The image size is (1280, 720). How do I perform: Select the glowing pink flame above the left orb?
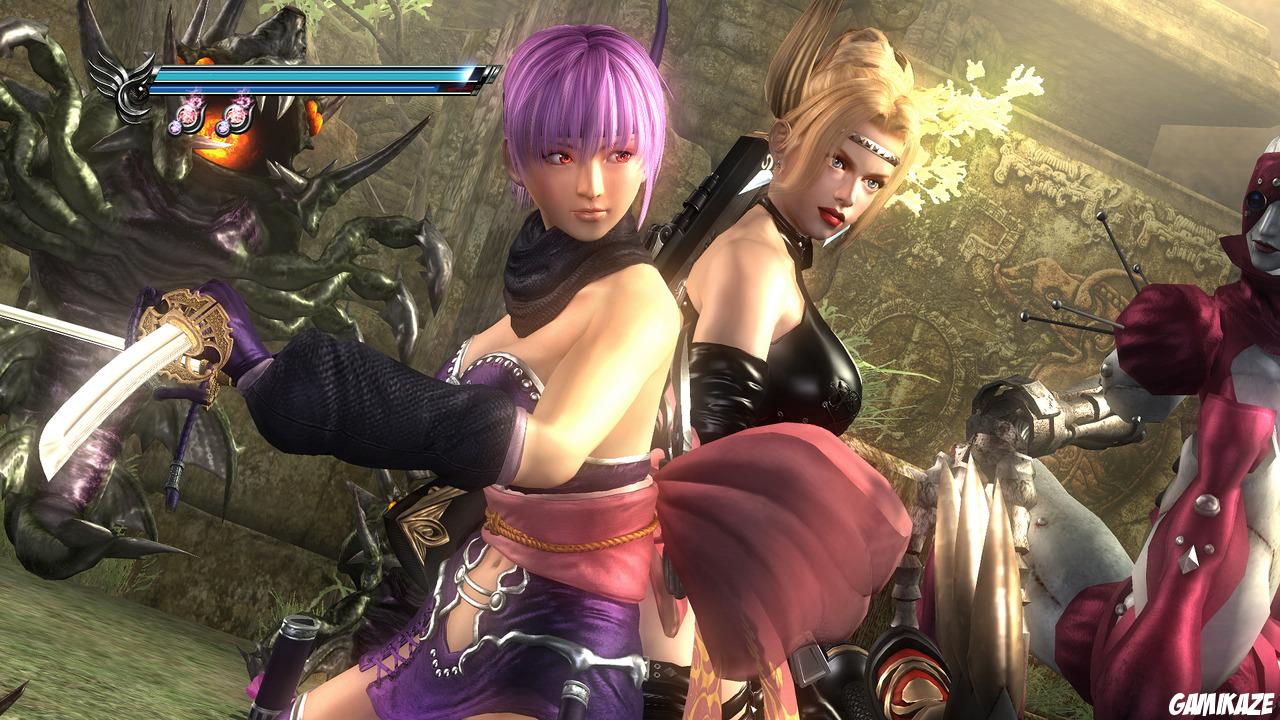(x=194, y=100)
